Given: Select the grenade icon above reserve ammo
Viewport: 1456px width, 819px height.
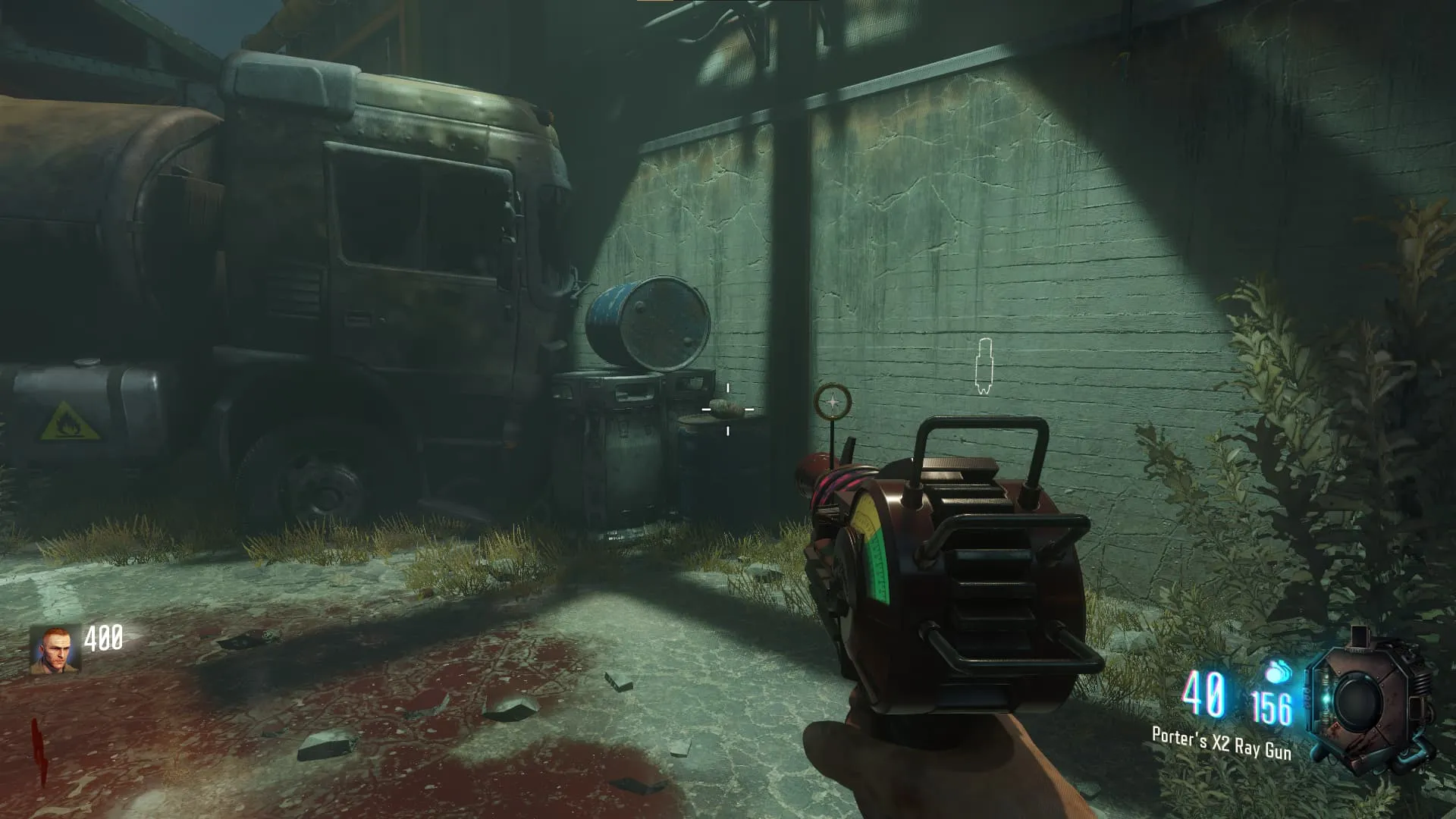Looking at the screenshot, I should (x=1278, y=673).
